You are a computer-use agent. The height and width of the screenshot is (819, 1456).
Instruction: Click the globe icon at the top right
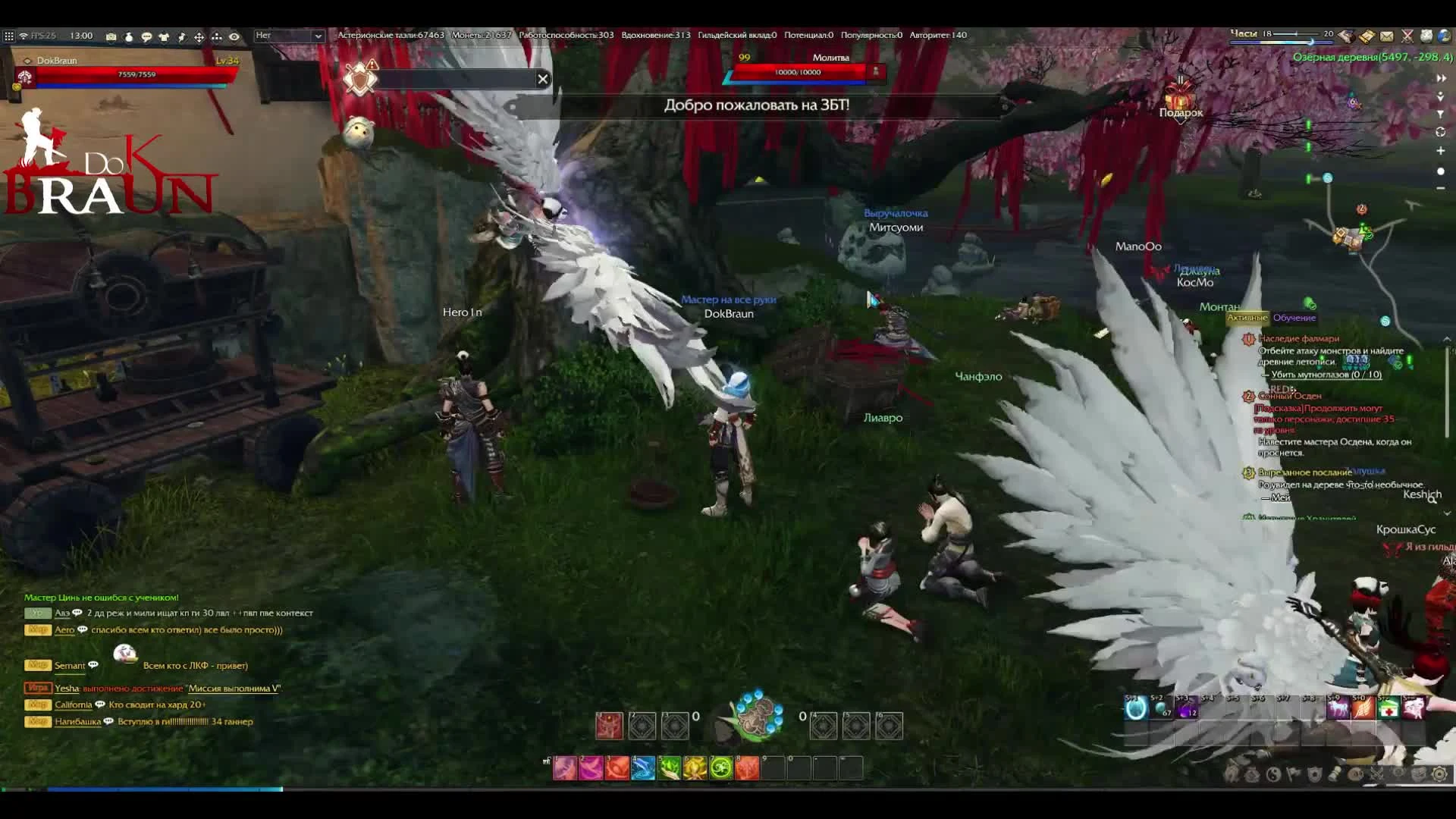[1447, 36]
